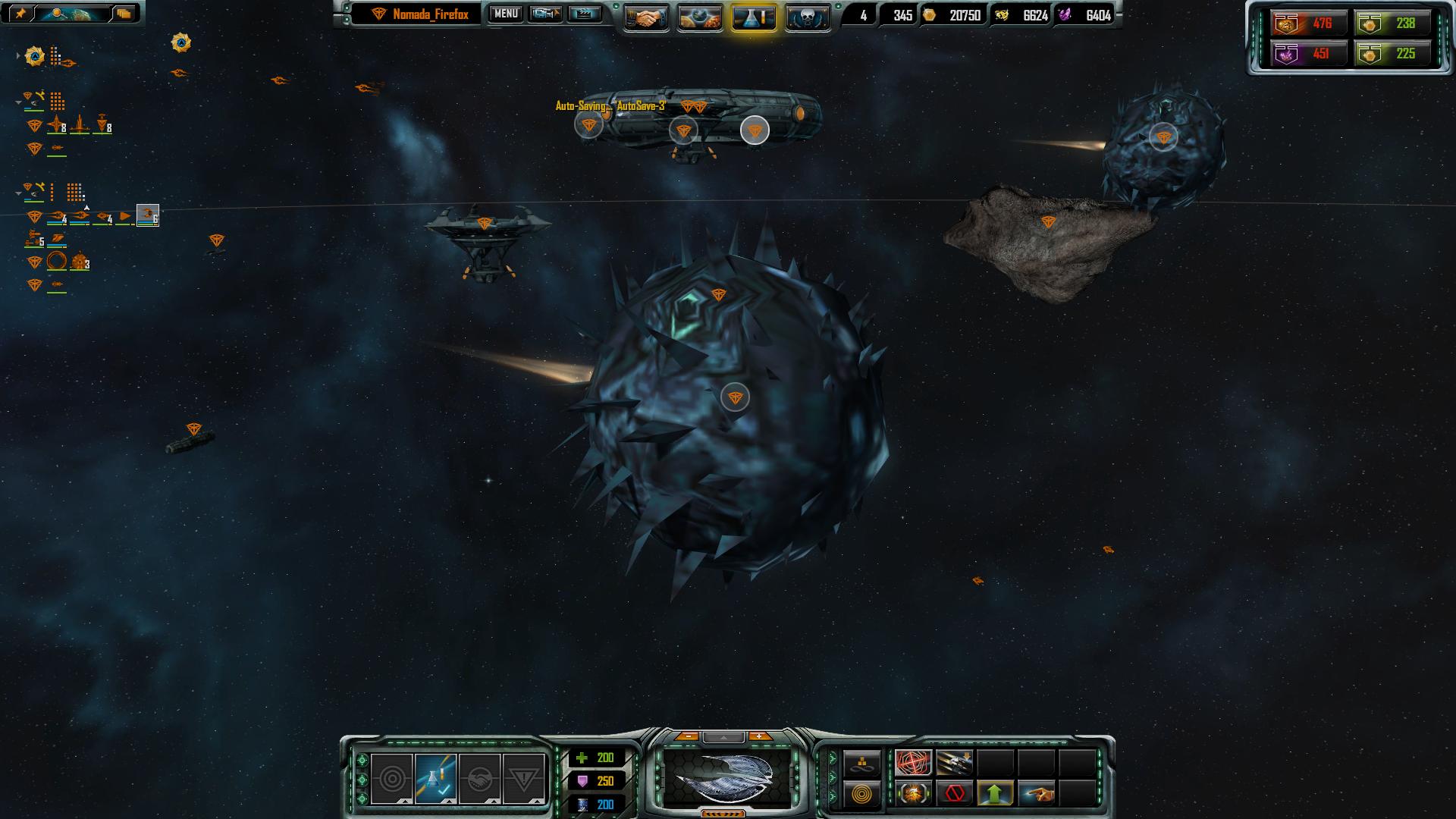
Task: Click the orange minus button above ship portrait
Action: pos(688,736)
